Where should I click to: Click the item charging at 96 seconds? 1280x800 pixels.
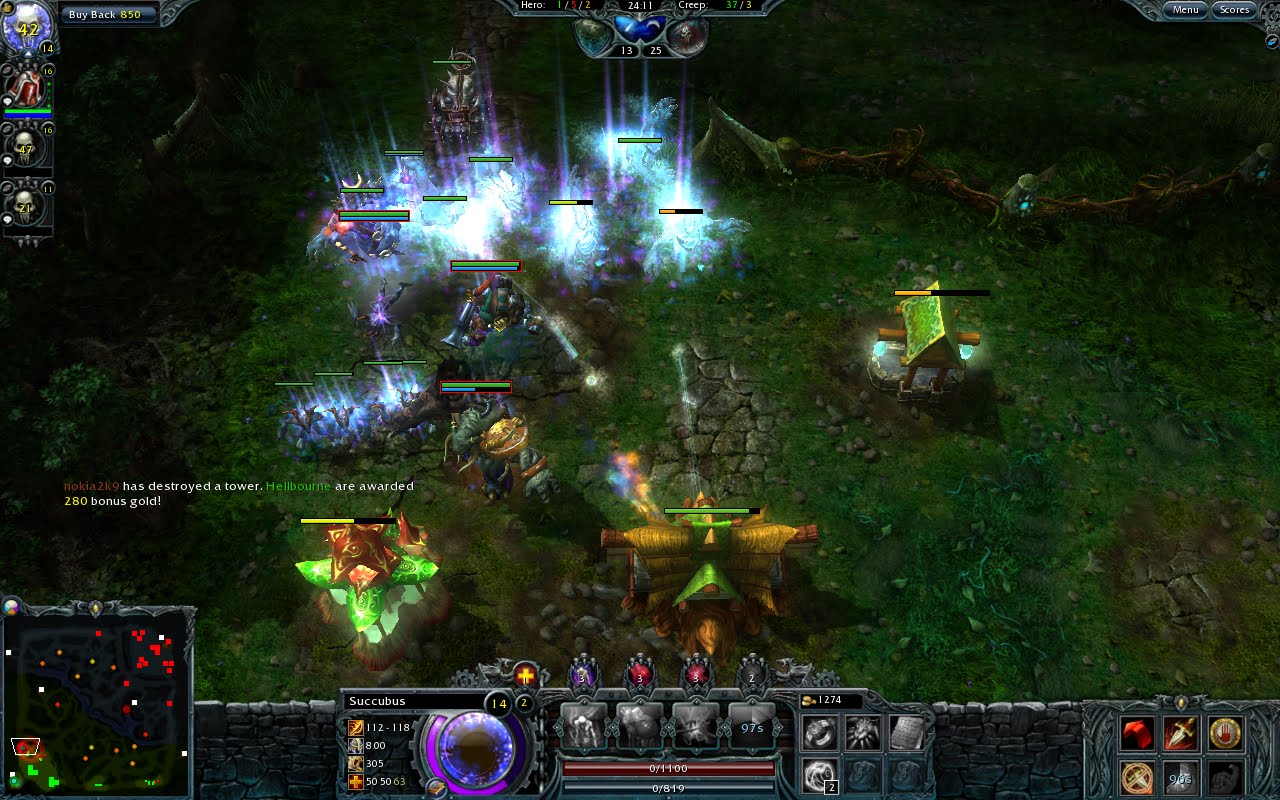[1180, 777]
